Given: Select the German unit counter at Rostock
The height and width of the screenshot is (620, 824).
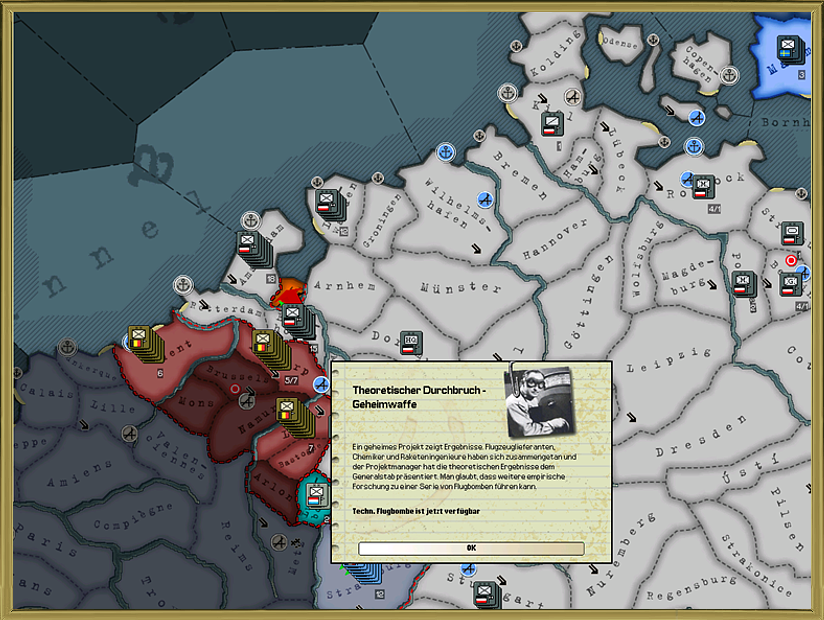Looking at the screenshot, I should (703, 187).
